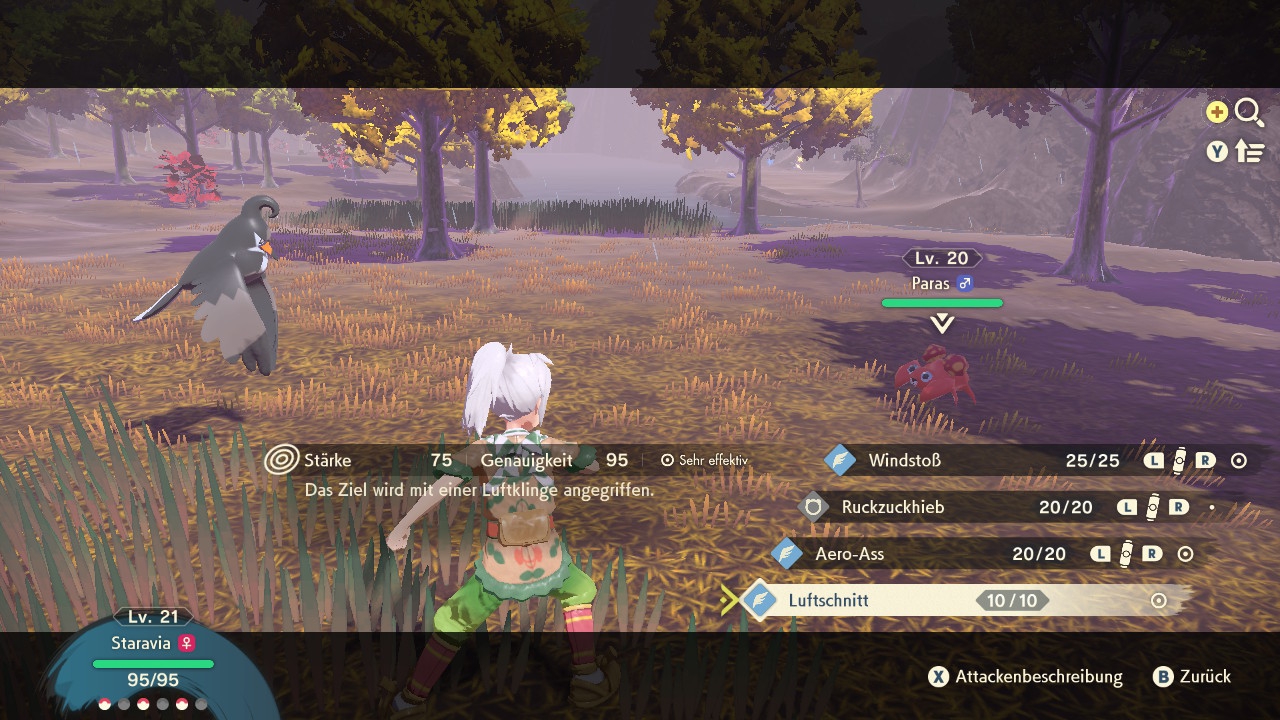Select the Windstoß move
Screen dimensions: 1280x720
click(x=904, y=461)
